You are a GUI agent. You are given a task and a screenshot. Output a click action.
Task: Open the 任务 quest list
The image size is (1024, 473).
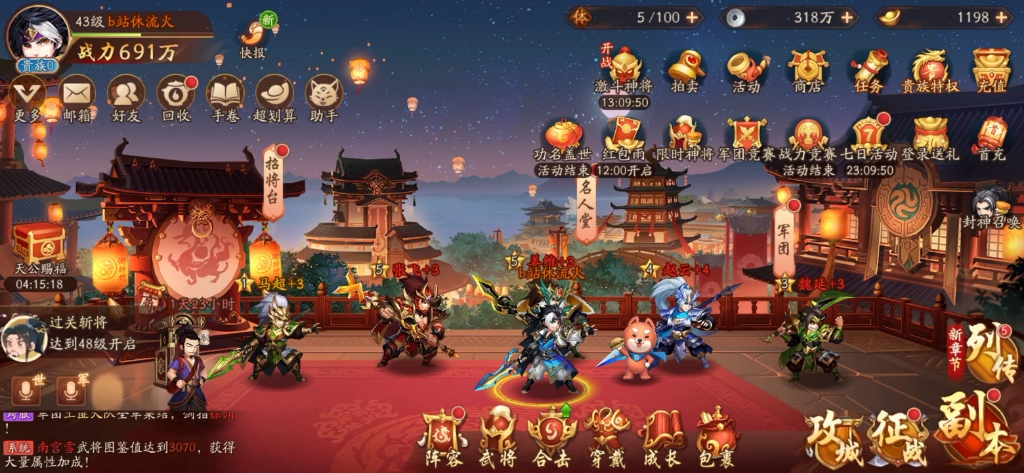point(869,68)
